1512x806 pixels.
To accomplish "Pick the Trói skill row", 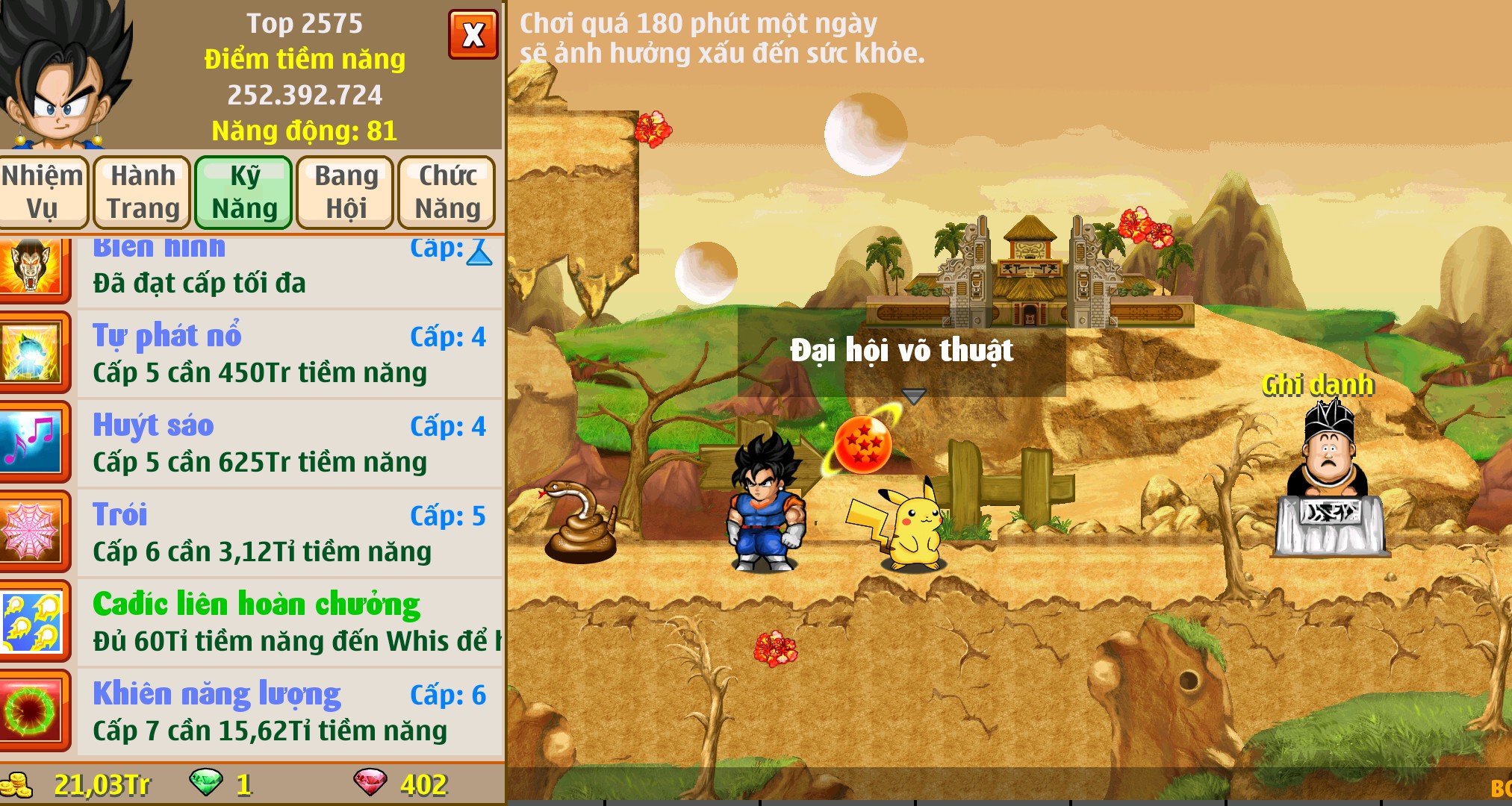I will (x=290, y=532).
